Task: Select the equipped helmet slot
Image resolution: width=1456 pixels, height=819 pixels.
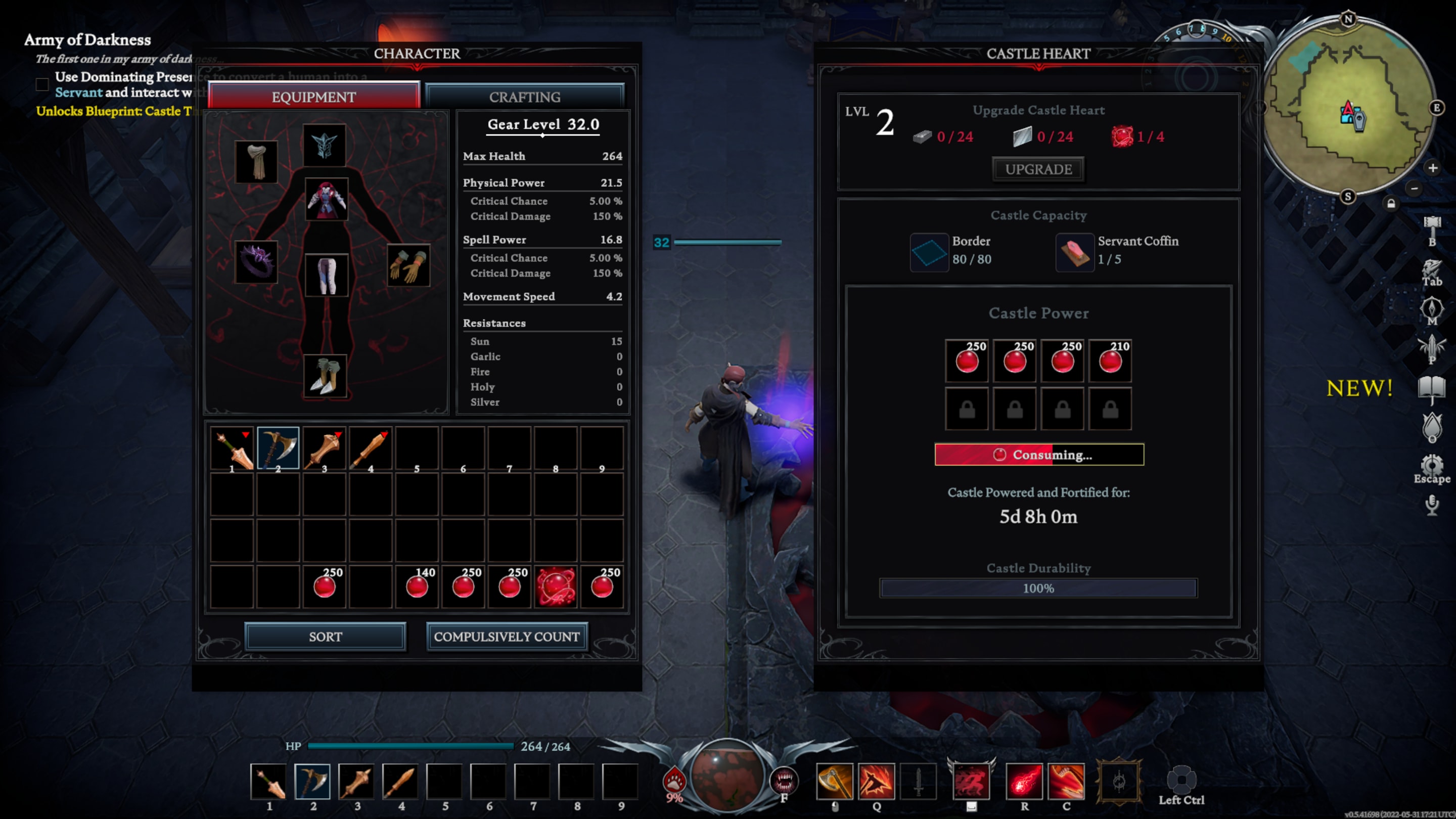Action: click(x=324, y=145)
